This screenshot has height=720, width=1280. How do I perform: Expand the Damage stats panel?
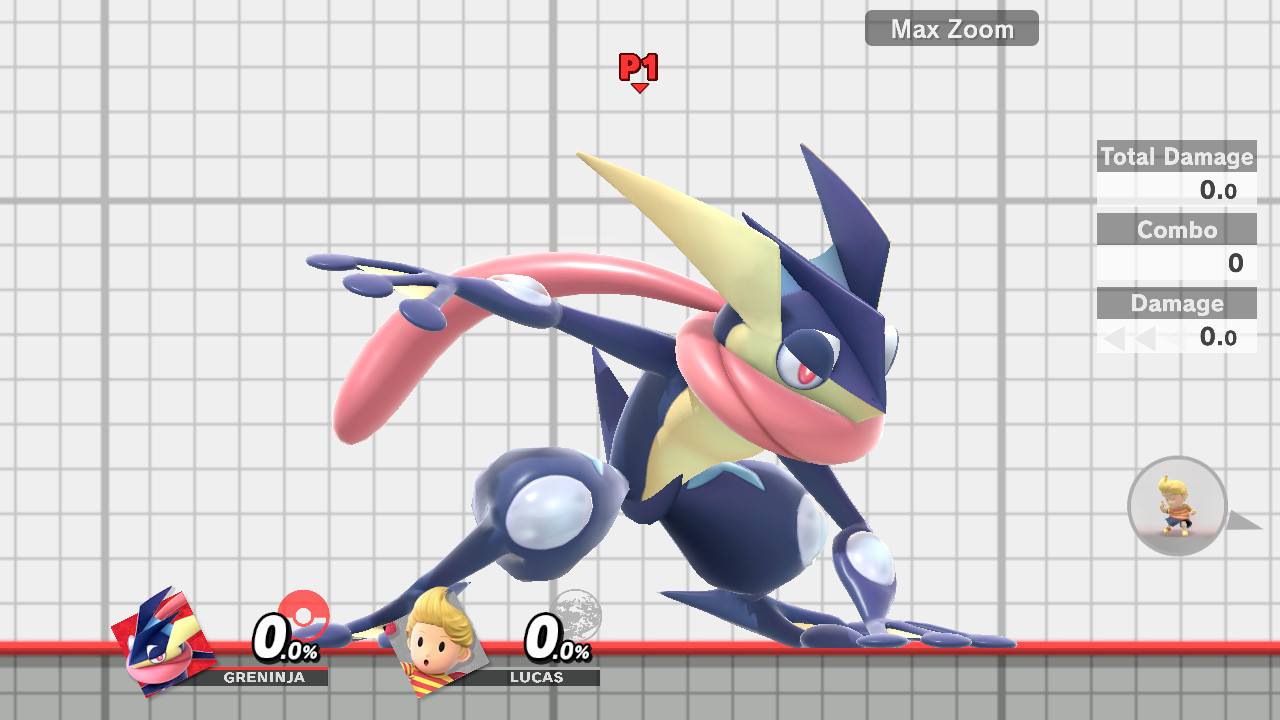pyautogui.click(x=1176, y=303)
